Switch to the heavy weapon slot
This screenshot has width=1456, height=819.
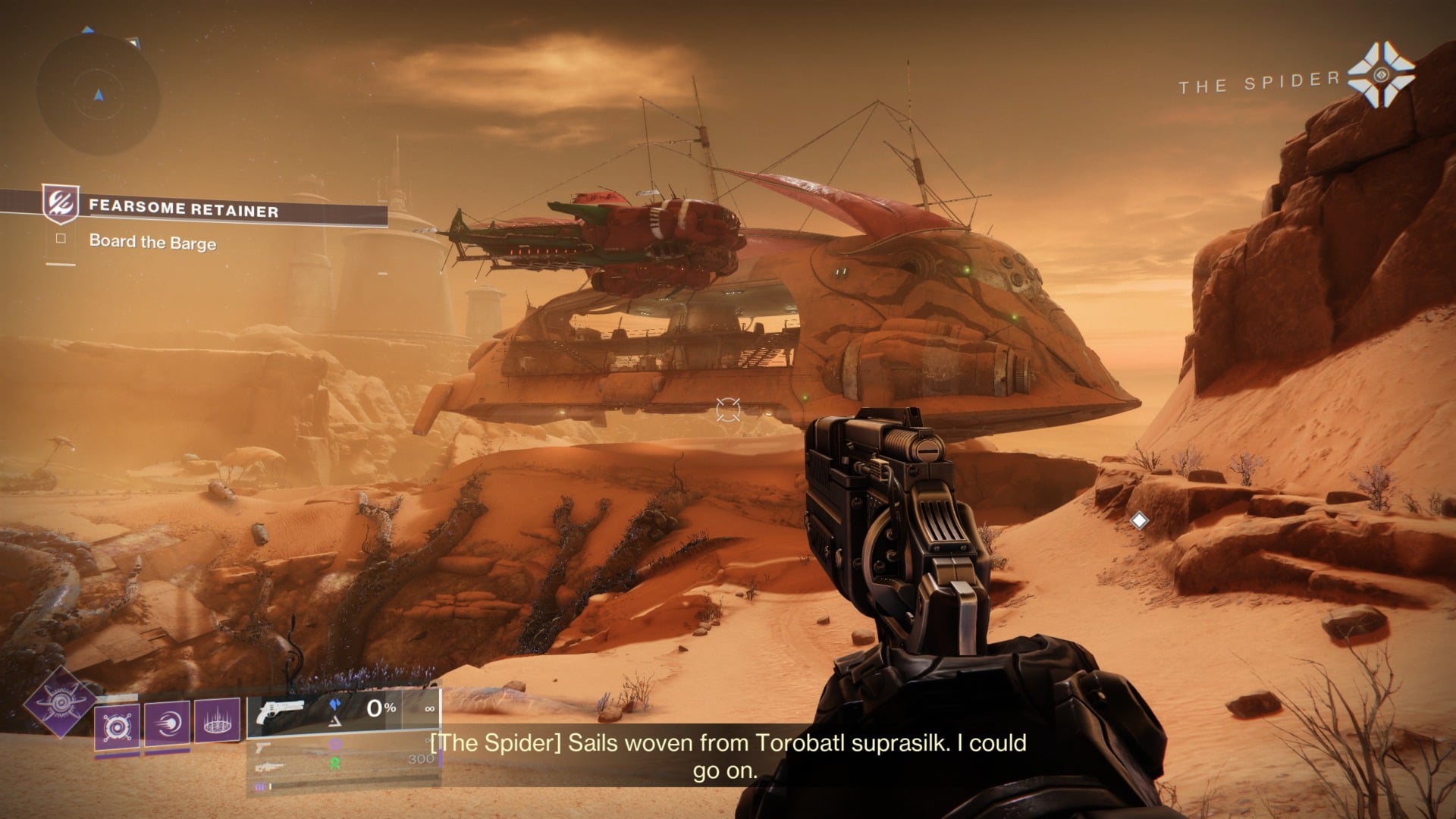click(x=269, y=767)
